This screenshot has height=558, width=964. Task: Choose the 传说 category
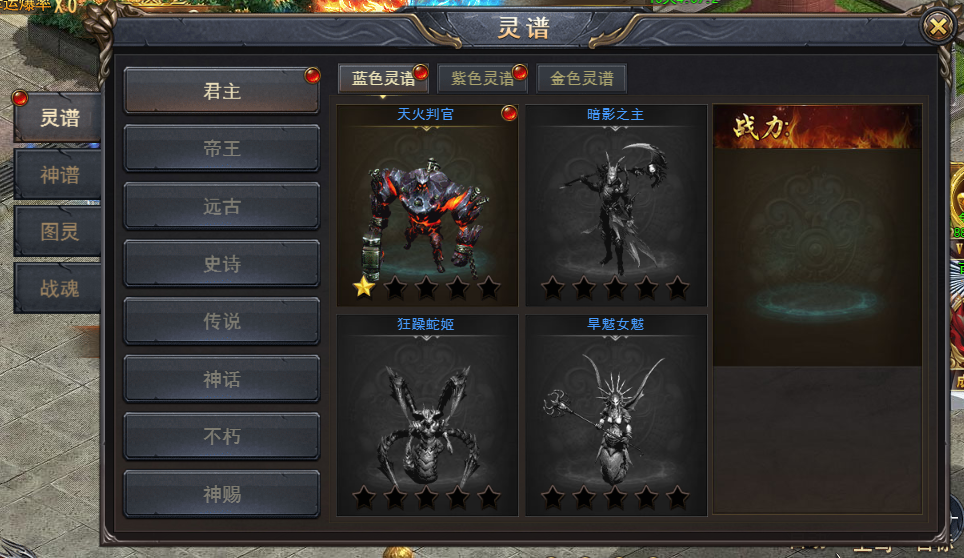[x=222, y=322]
